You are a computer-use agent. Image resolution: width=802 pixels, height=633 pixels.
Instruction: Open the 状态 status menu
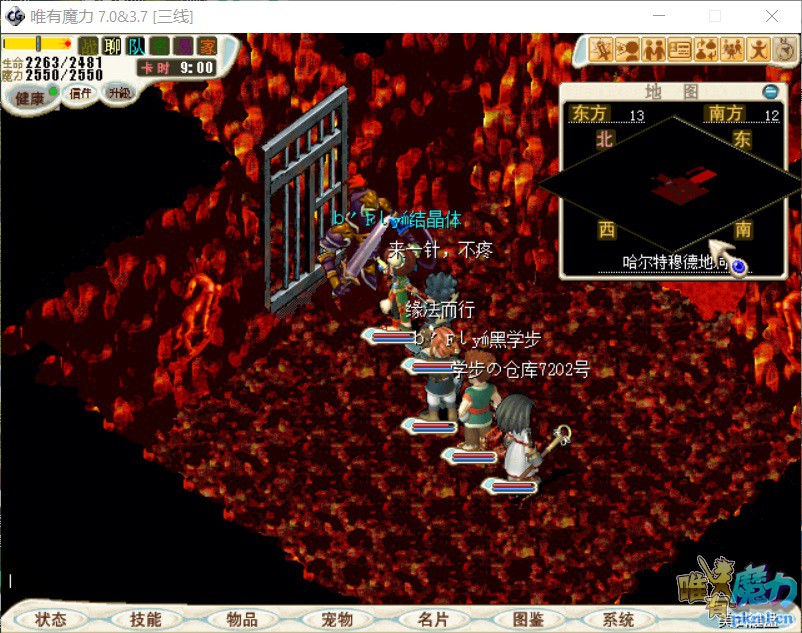[x=50, y=619]
